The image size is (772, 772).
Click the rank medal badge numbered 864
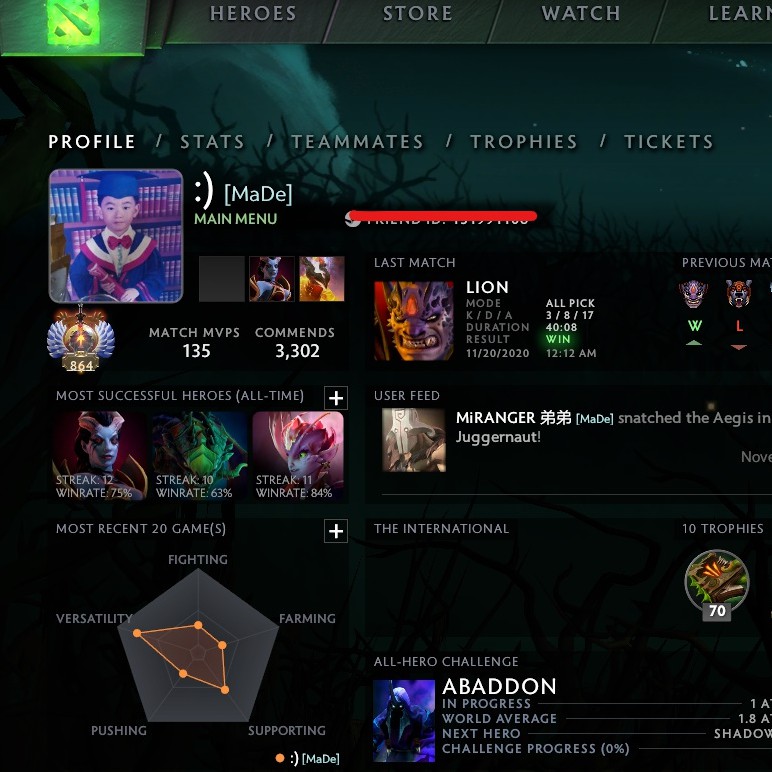(x=81, y=340)
